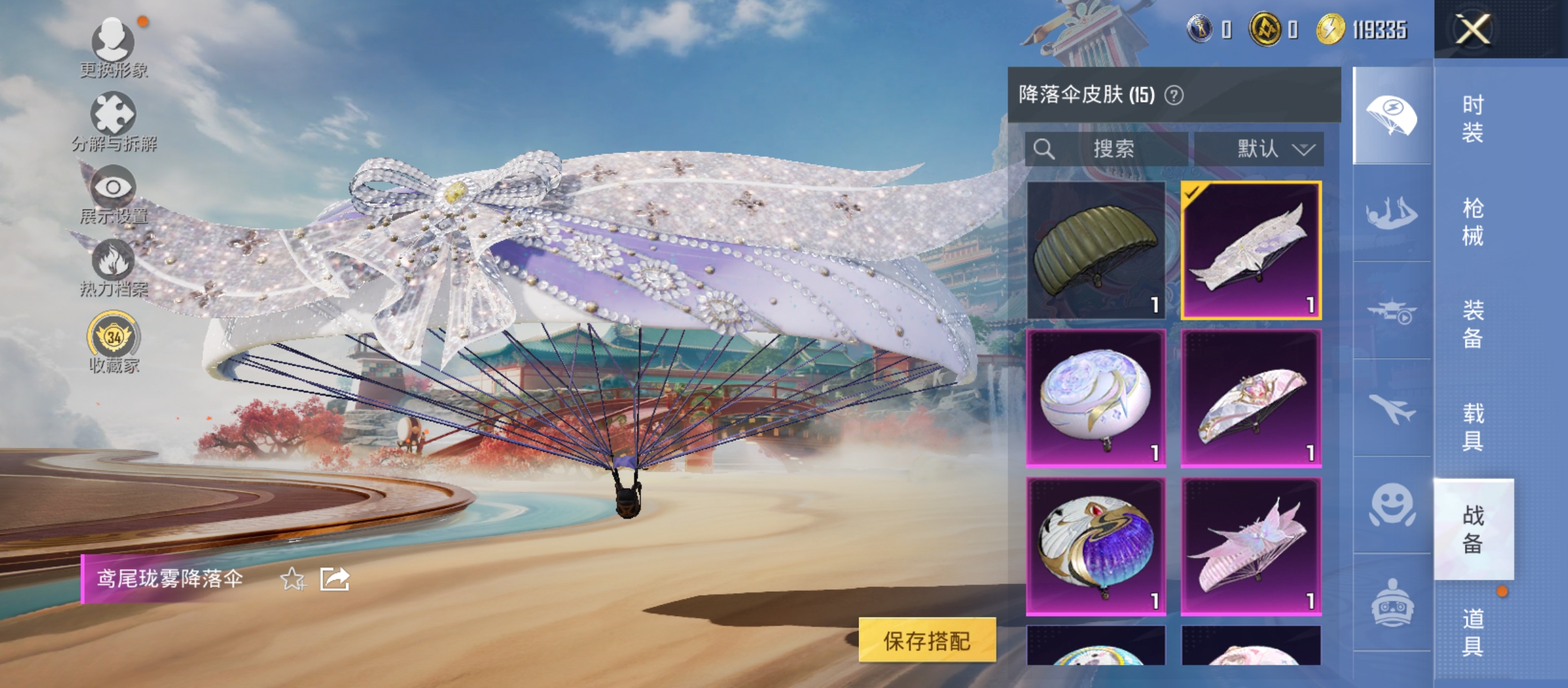The height and width of the screenshot is (688, 1568).
Task: Switch to the 枪械 firearms tab
Action: tap(1472, 222)
